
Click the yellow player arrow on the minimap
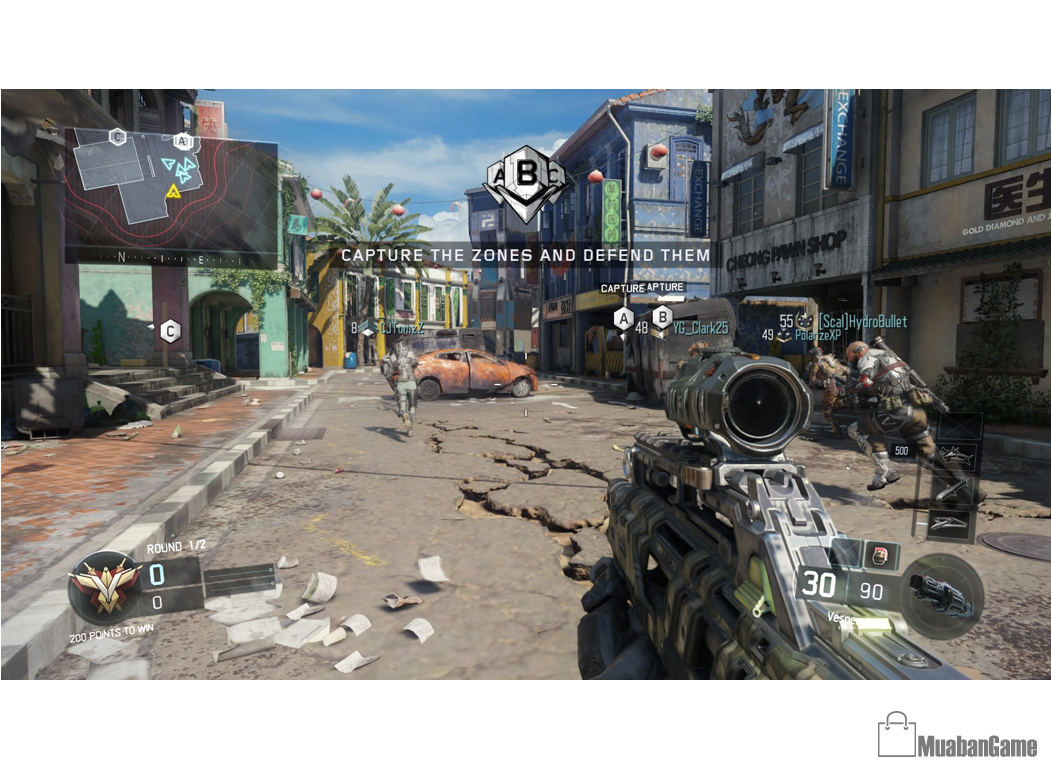174,190
